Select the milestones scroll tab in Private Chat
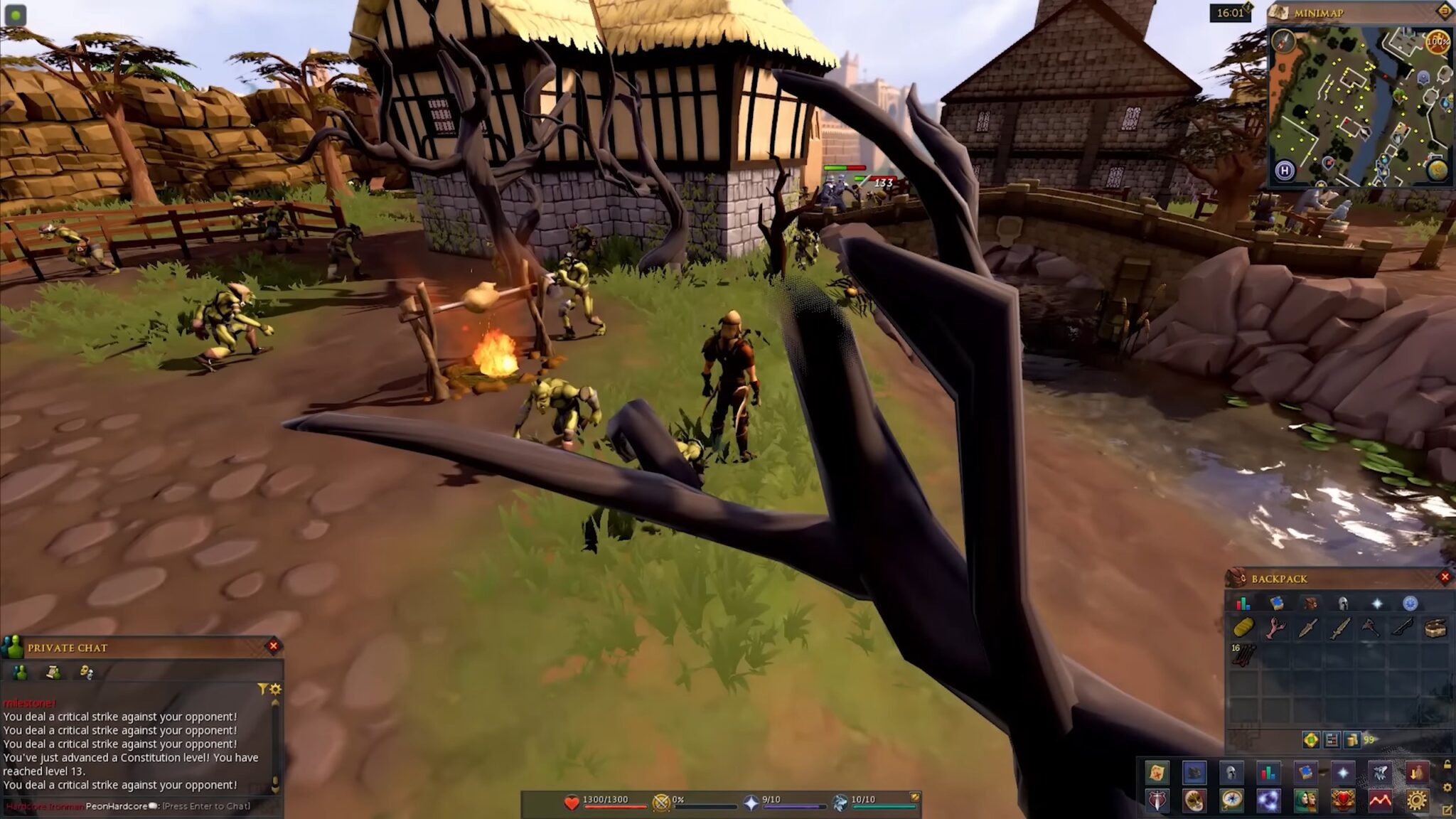 click(x=53, y=673)
